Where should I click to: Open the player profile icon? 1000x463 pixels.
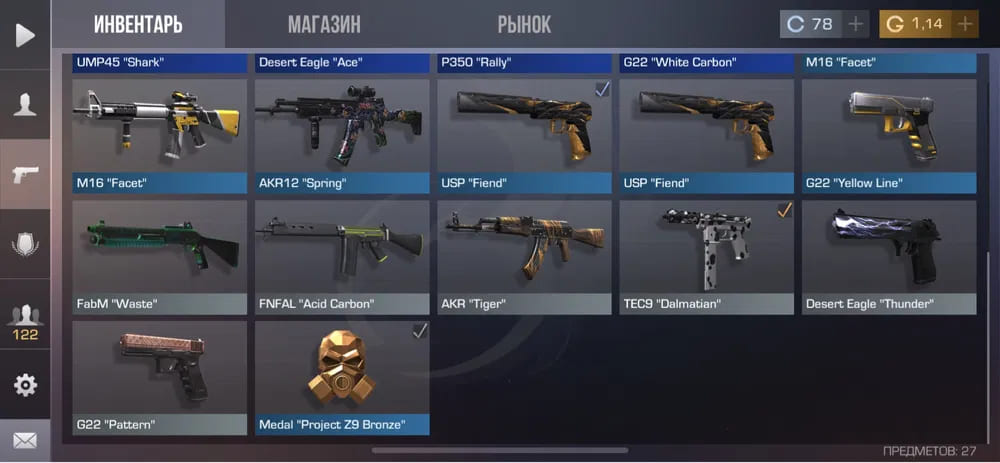tap(25, 104)
